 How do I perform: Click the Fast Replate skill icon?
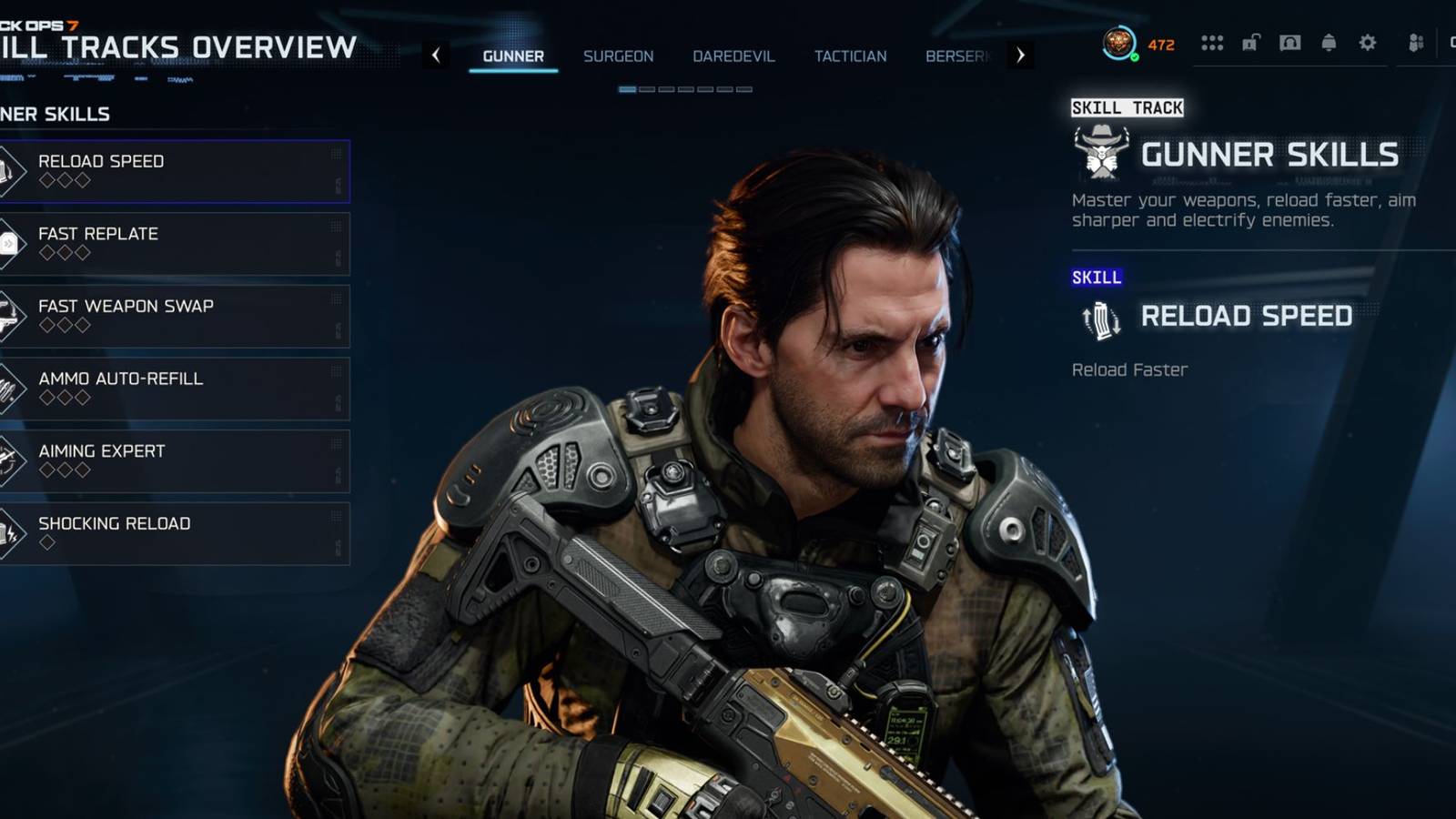point(9,243)
